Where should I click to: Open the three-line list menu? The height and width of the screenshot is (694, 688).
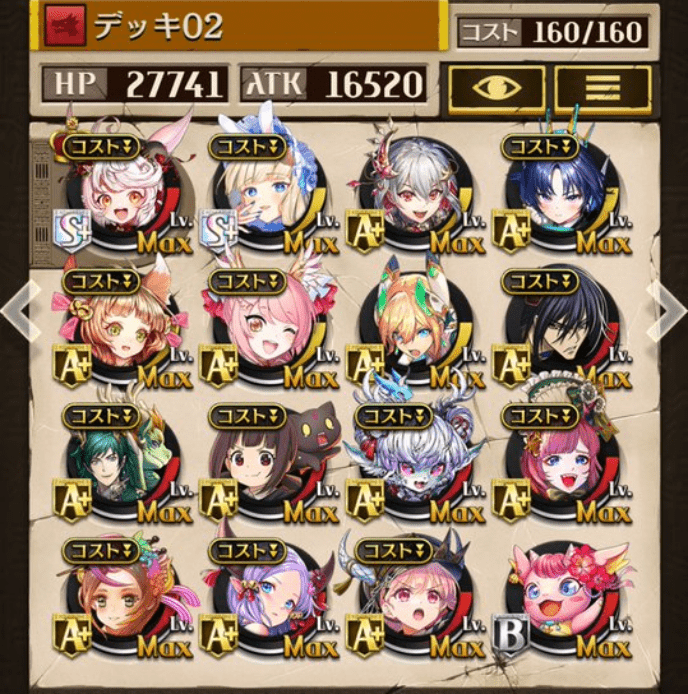click(603, 89)
